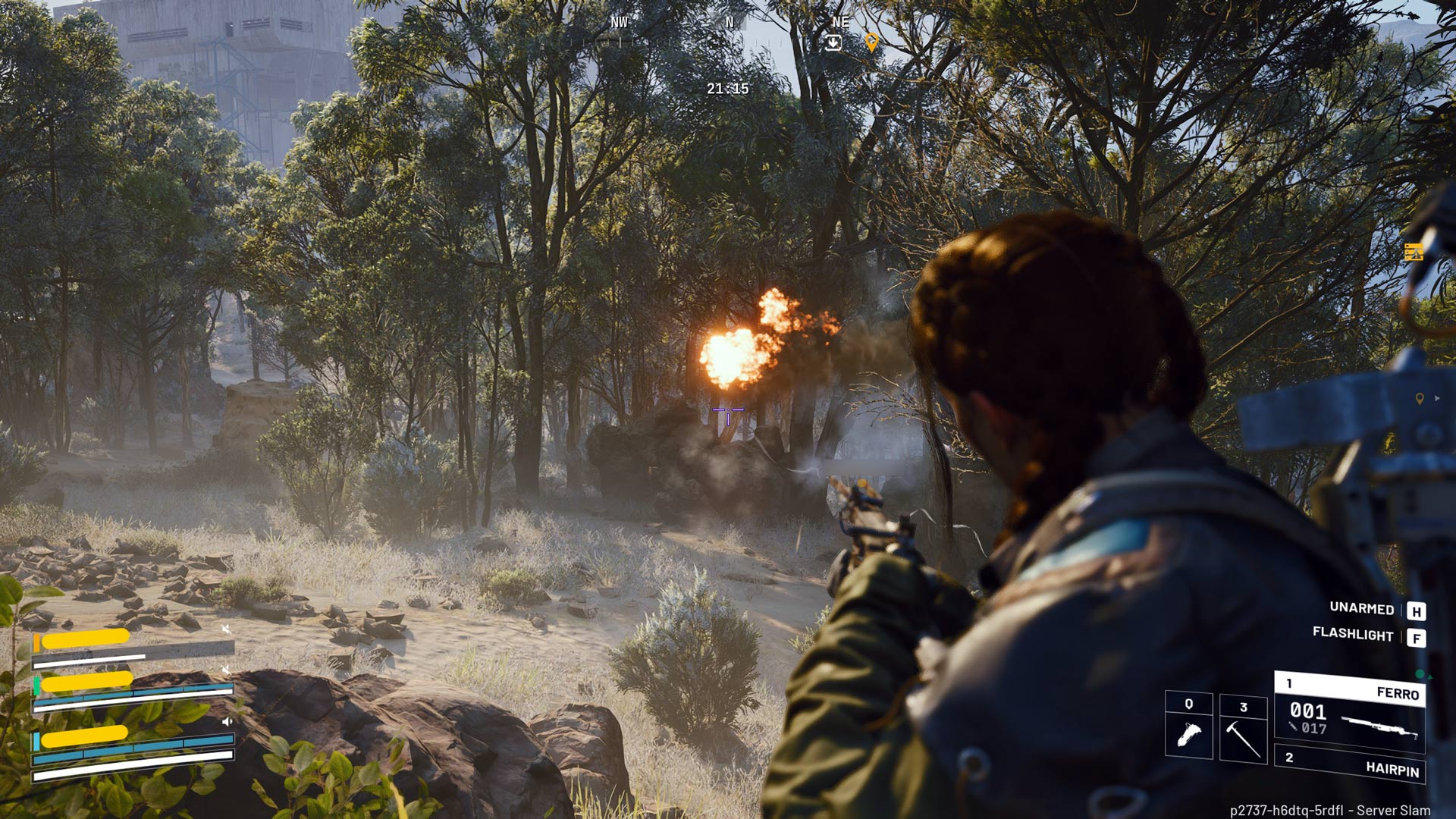
Task: Unmute the second teammate's crossed speaker icon
Action: (227, 669)
